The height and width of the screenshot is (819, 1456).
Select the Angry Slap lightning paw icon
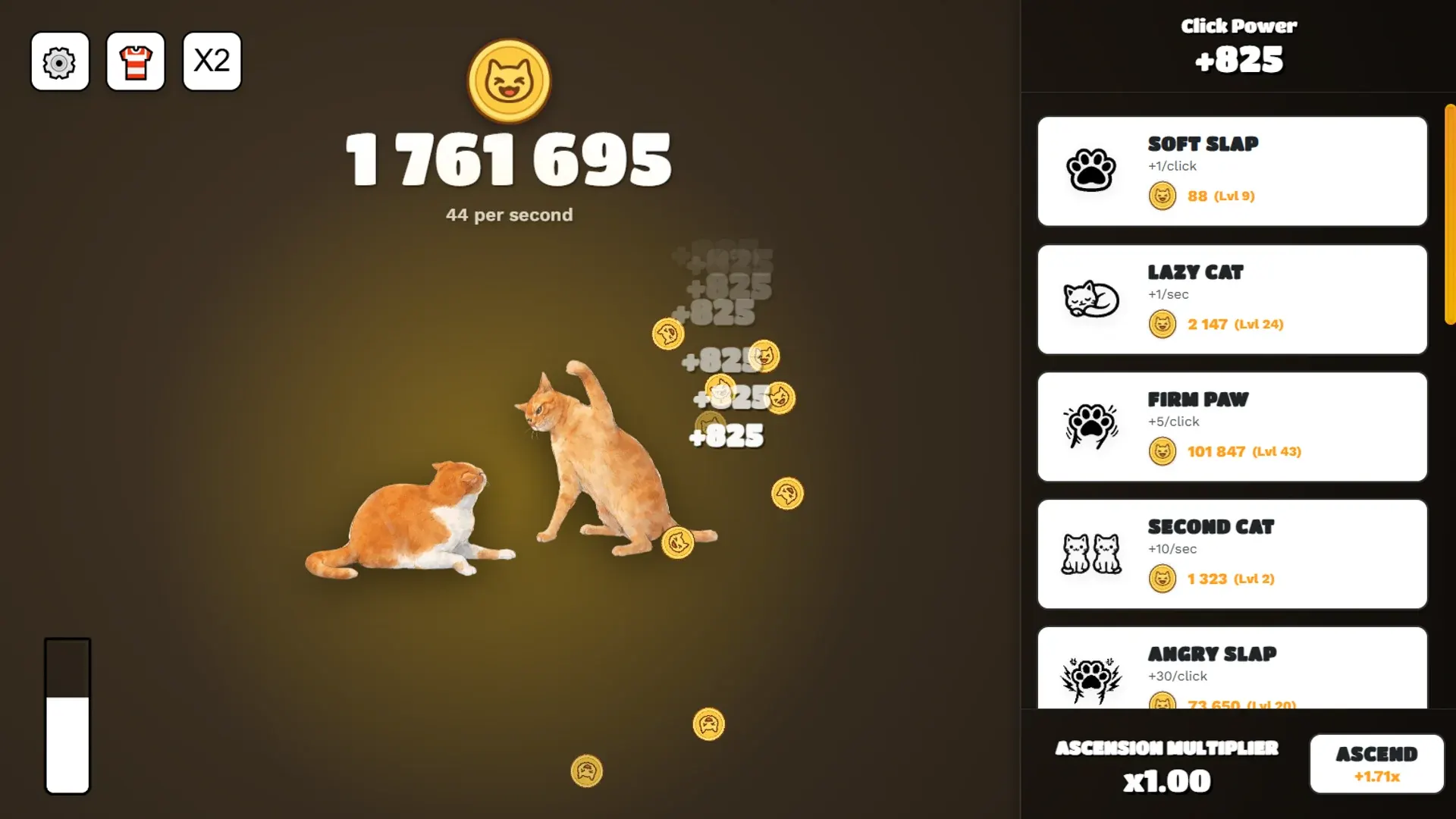pos(1090,673)
